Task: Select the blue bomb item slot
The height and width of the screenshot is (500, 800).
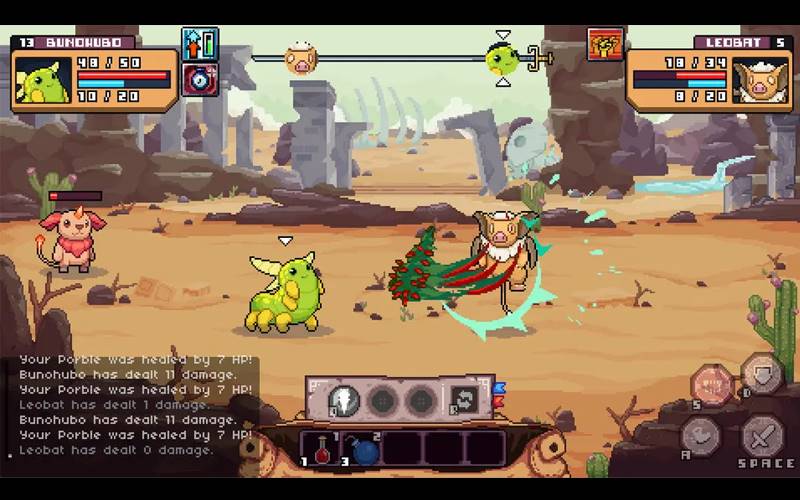Action: click(364, 450)
